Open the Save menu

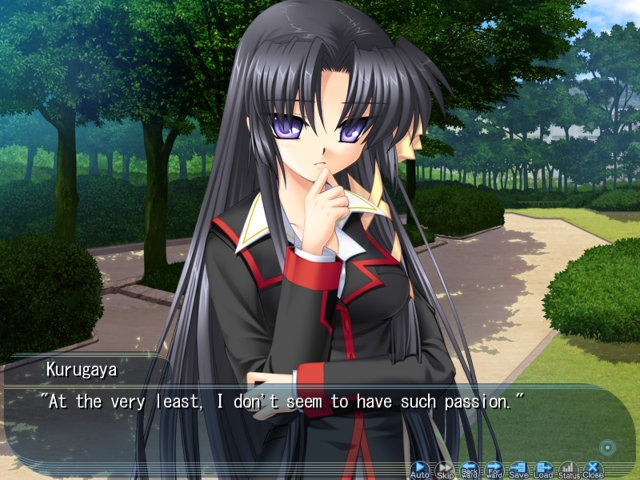point(518,468)
